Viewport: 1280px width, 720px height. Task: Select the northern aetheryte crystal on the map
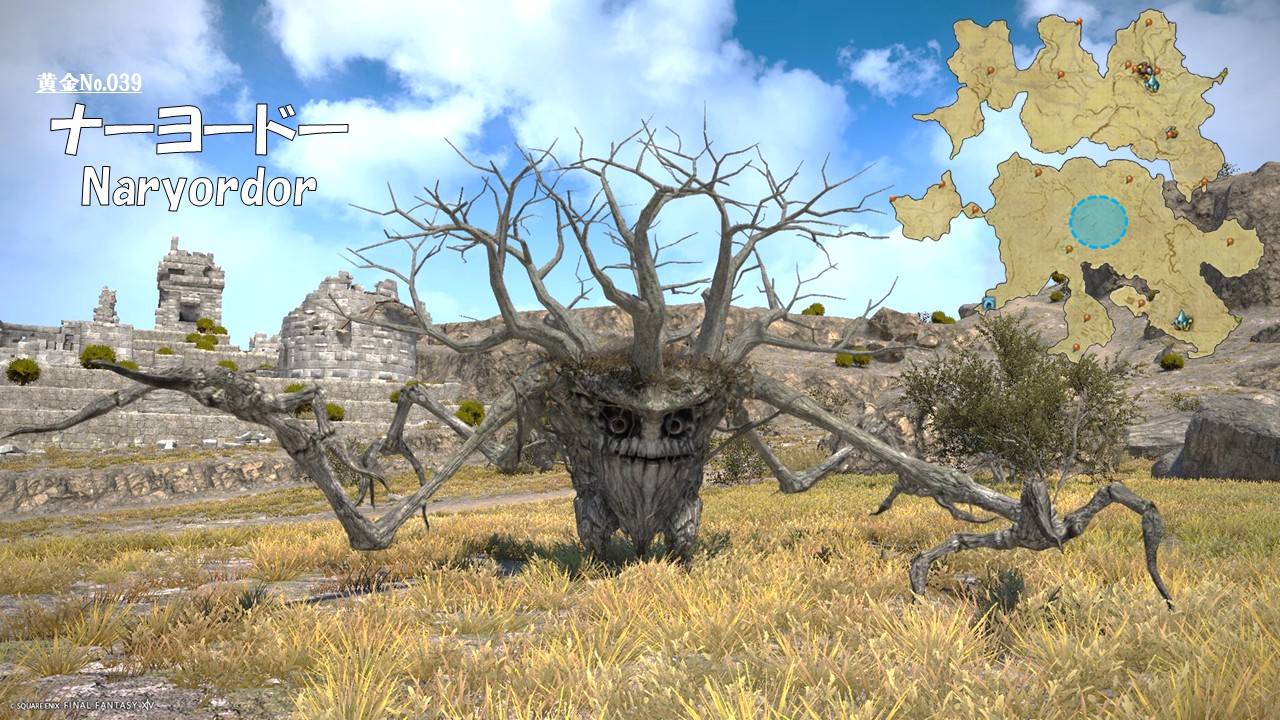point(1152,82)
